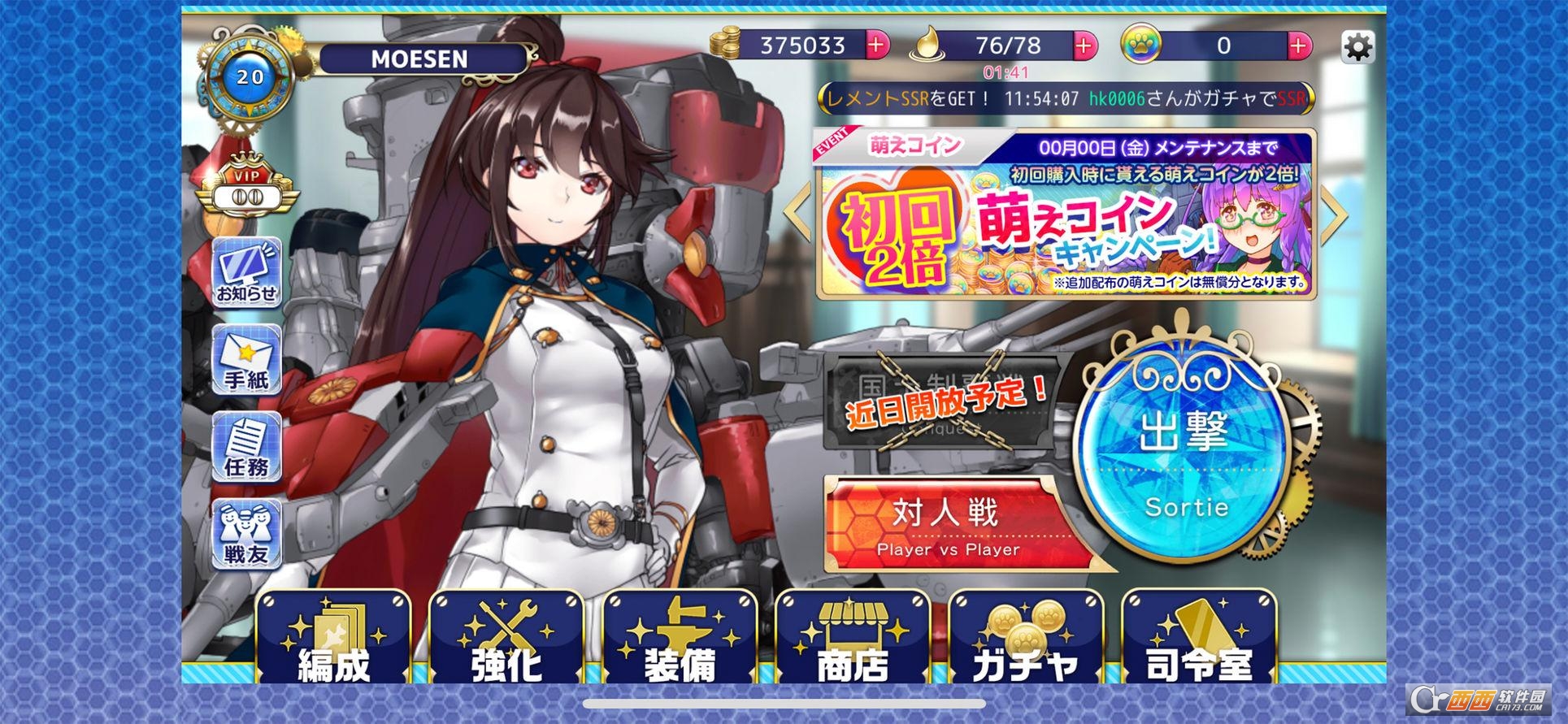Viewport: 1568px width, 724px height.
Task: Check the 手紙 mailbox
Action: (x=247, y=360)
